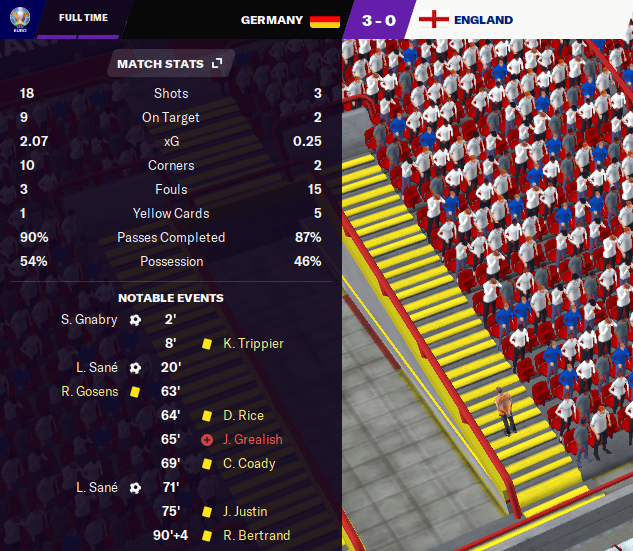Click the England team name
This screenshot has width=633, height=551.
[x=483, y=20]
